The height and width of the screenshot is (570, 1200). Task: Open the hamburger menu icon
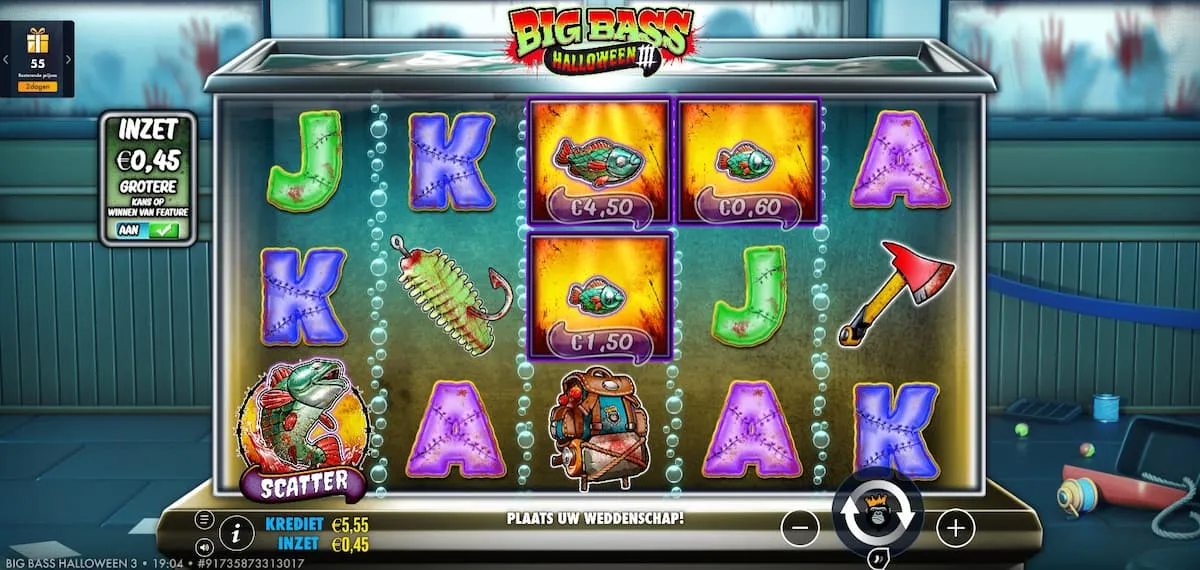click(x=204, y=519)
